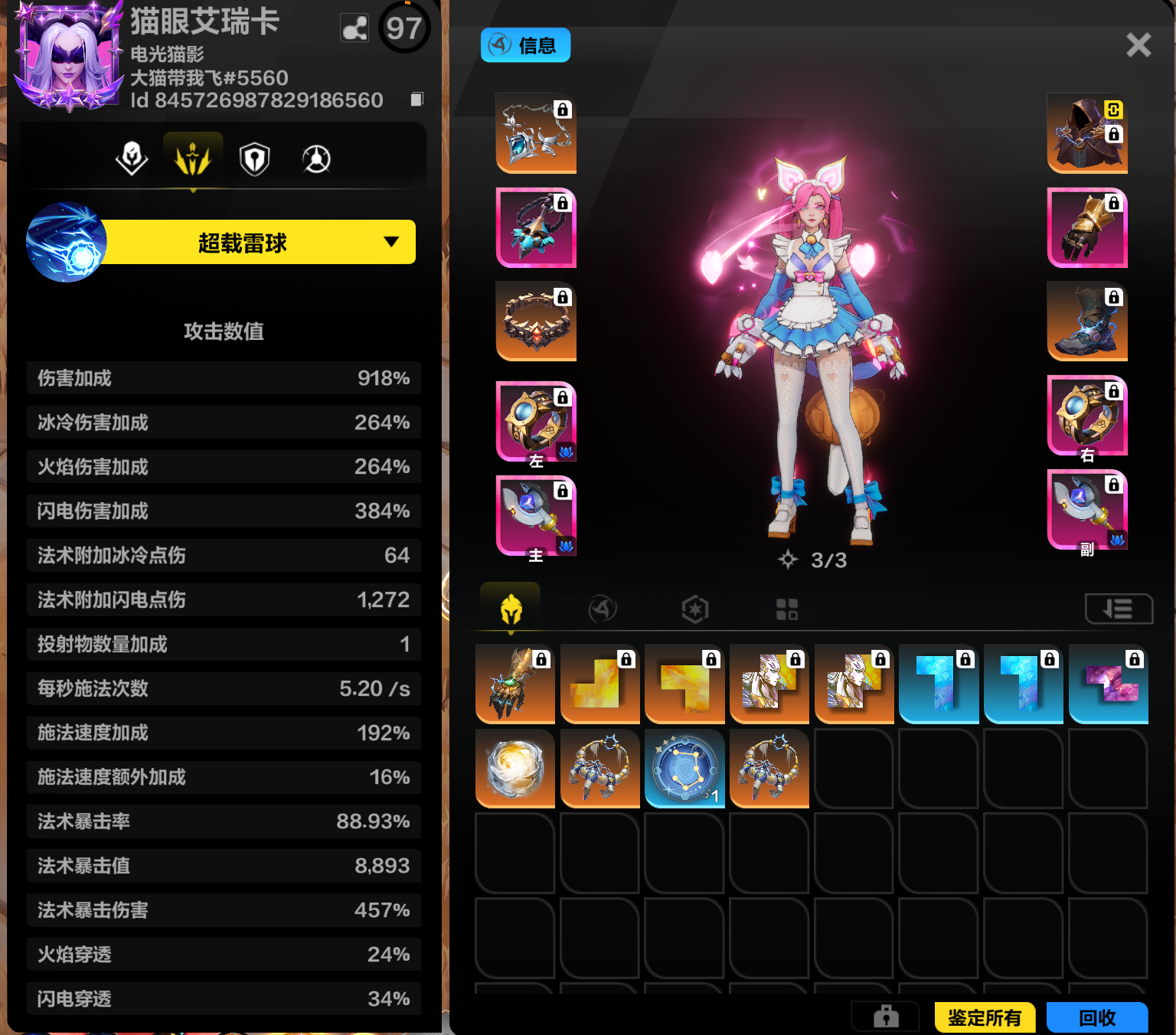The image size is (1176, 1035).
Task: Click the shuriken inventory filter icon
Action: (x=603, y=609)
